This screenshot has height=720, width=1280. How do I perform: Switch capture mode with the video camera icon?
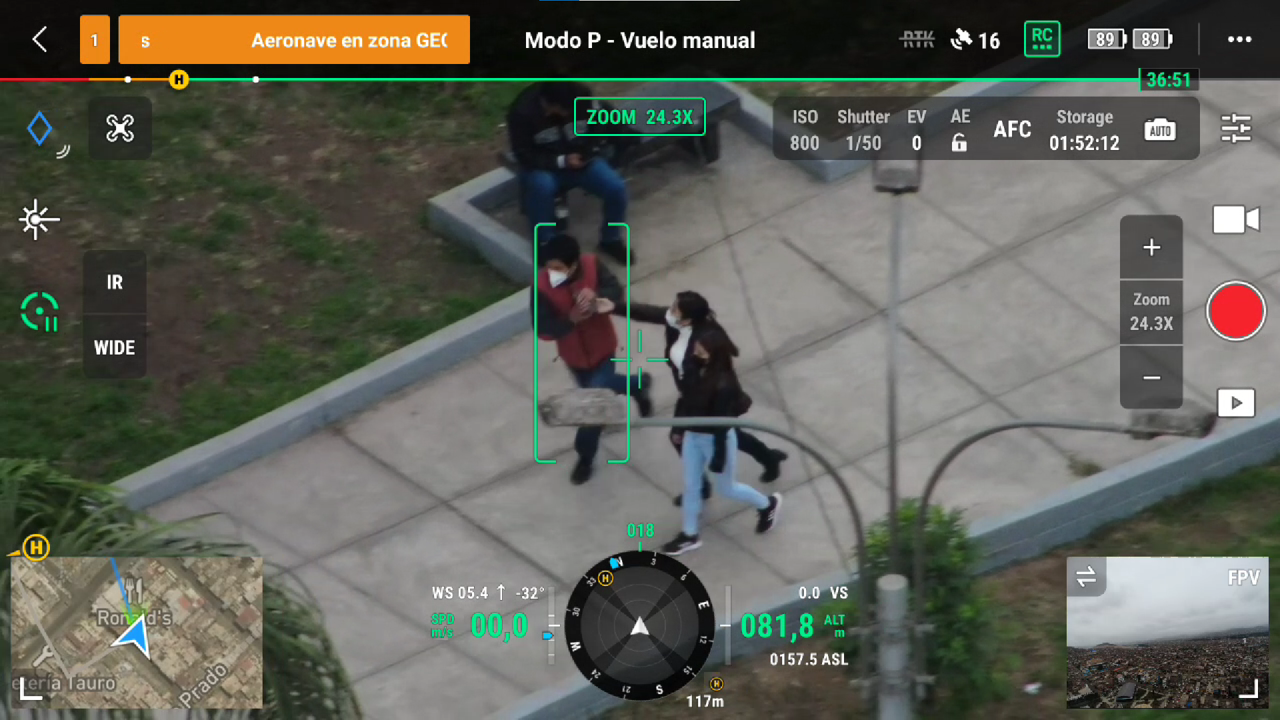point(1236,219)
